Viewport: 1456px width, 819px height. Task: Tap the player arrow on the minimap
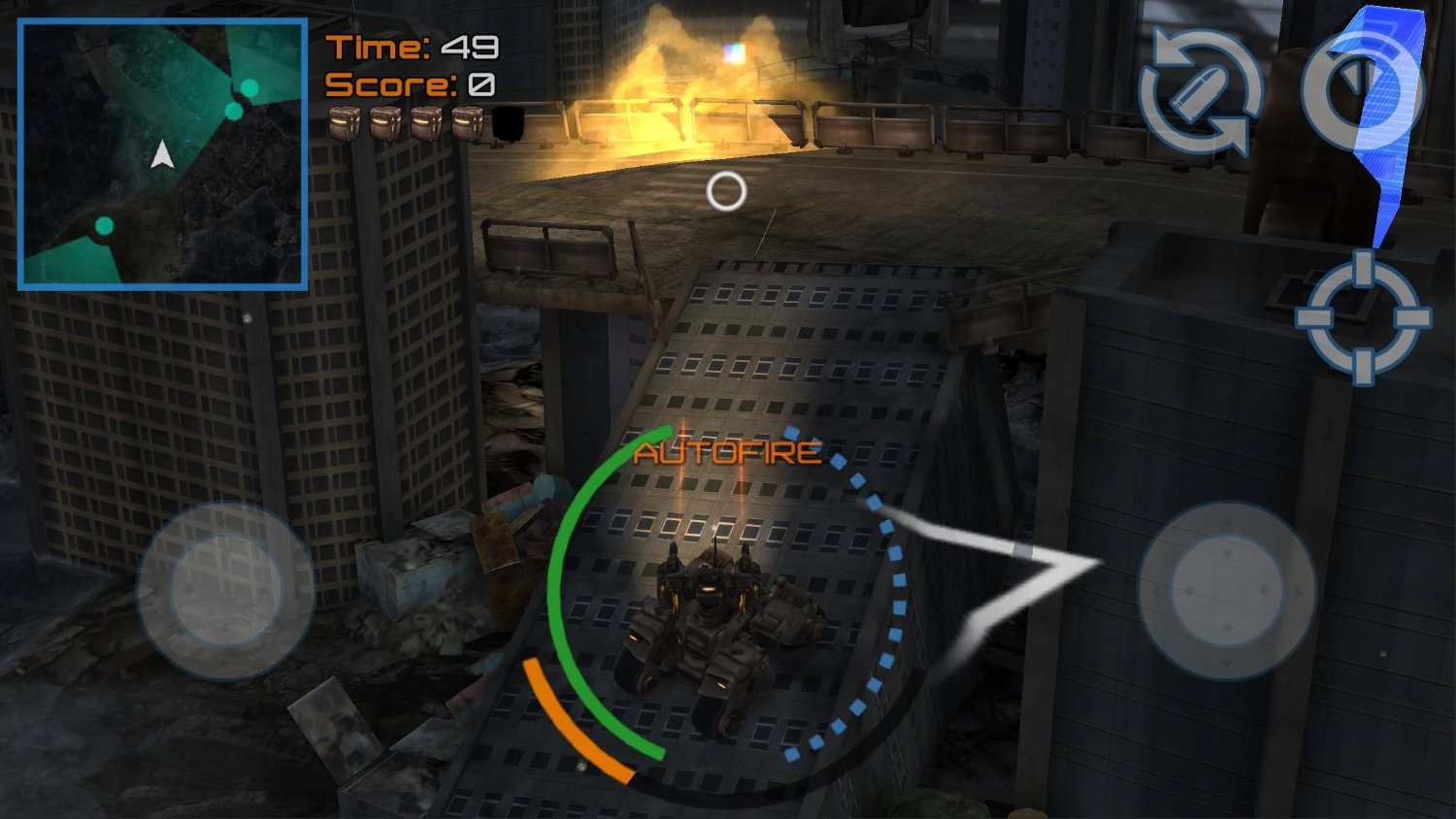tap(162, 152)
